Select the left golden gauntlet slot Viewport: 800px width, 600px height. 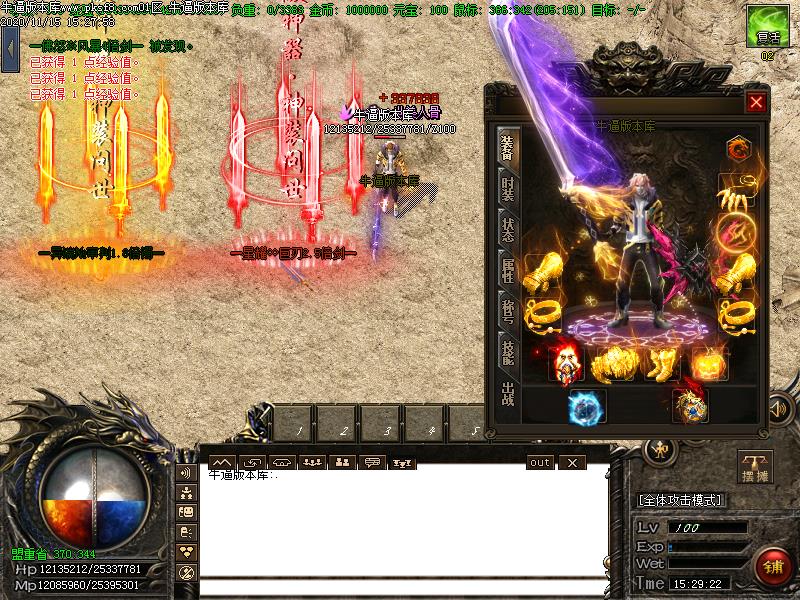(542, 270)
